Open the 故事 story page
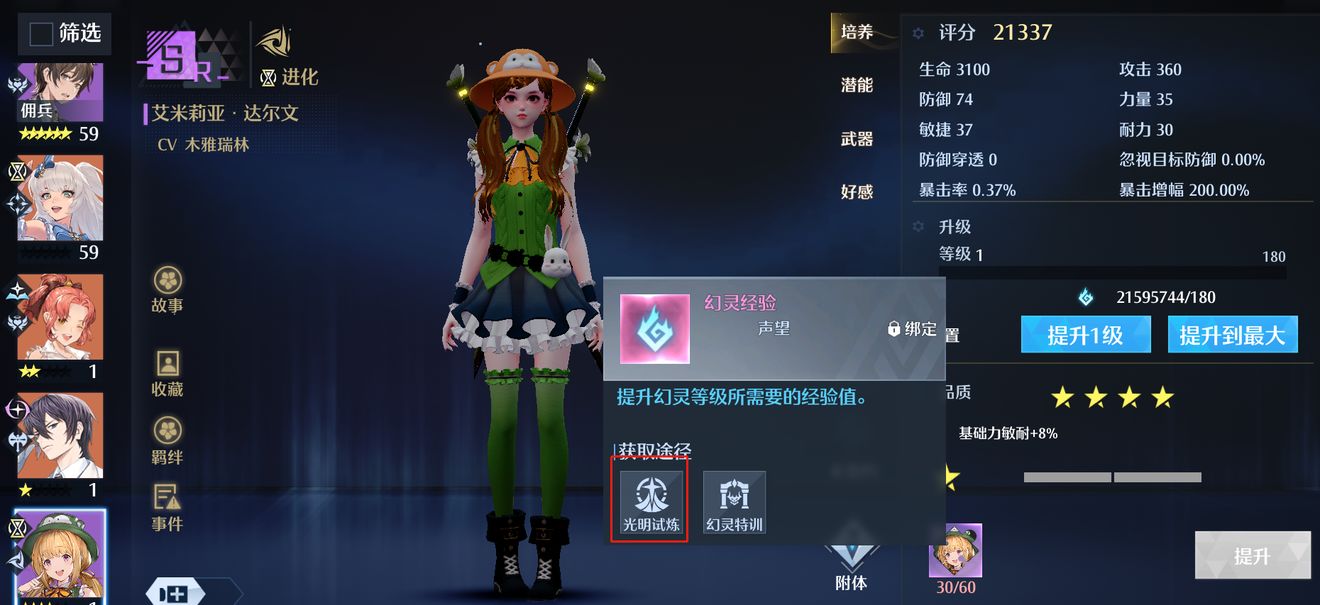This screenshot has width=1320, height=605. (167, 290)
